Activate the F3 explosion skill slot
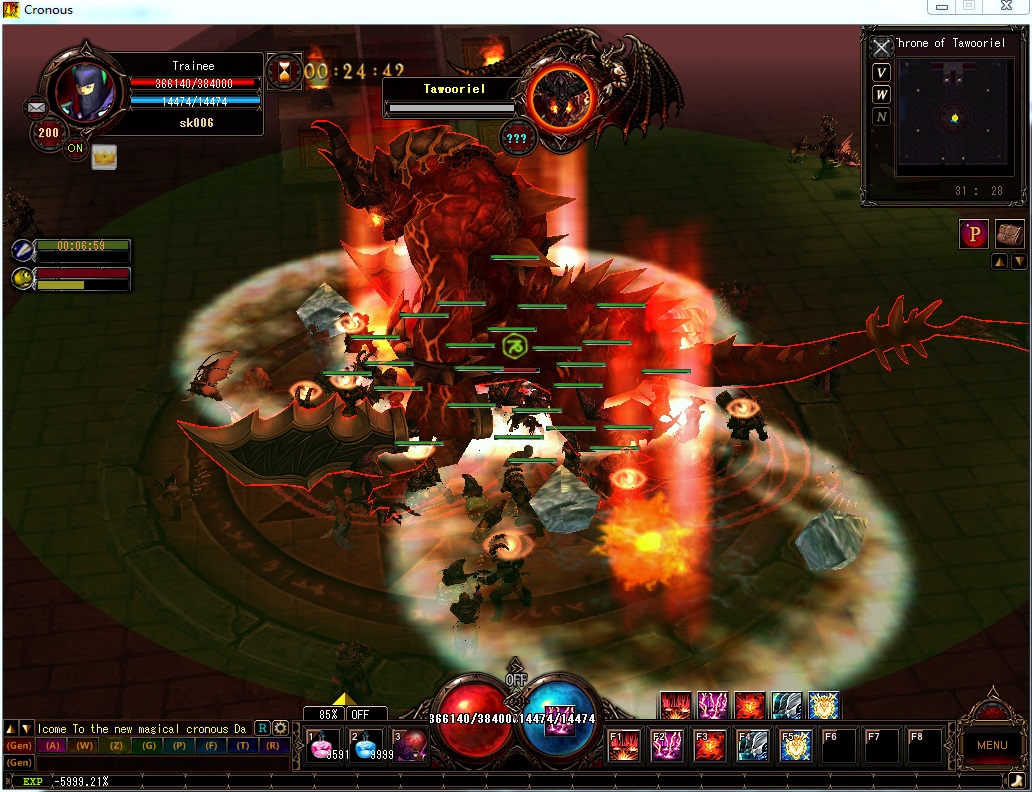1032x792 pixels. (x=709, y=745)
